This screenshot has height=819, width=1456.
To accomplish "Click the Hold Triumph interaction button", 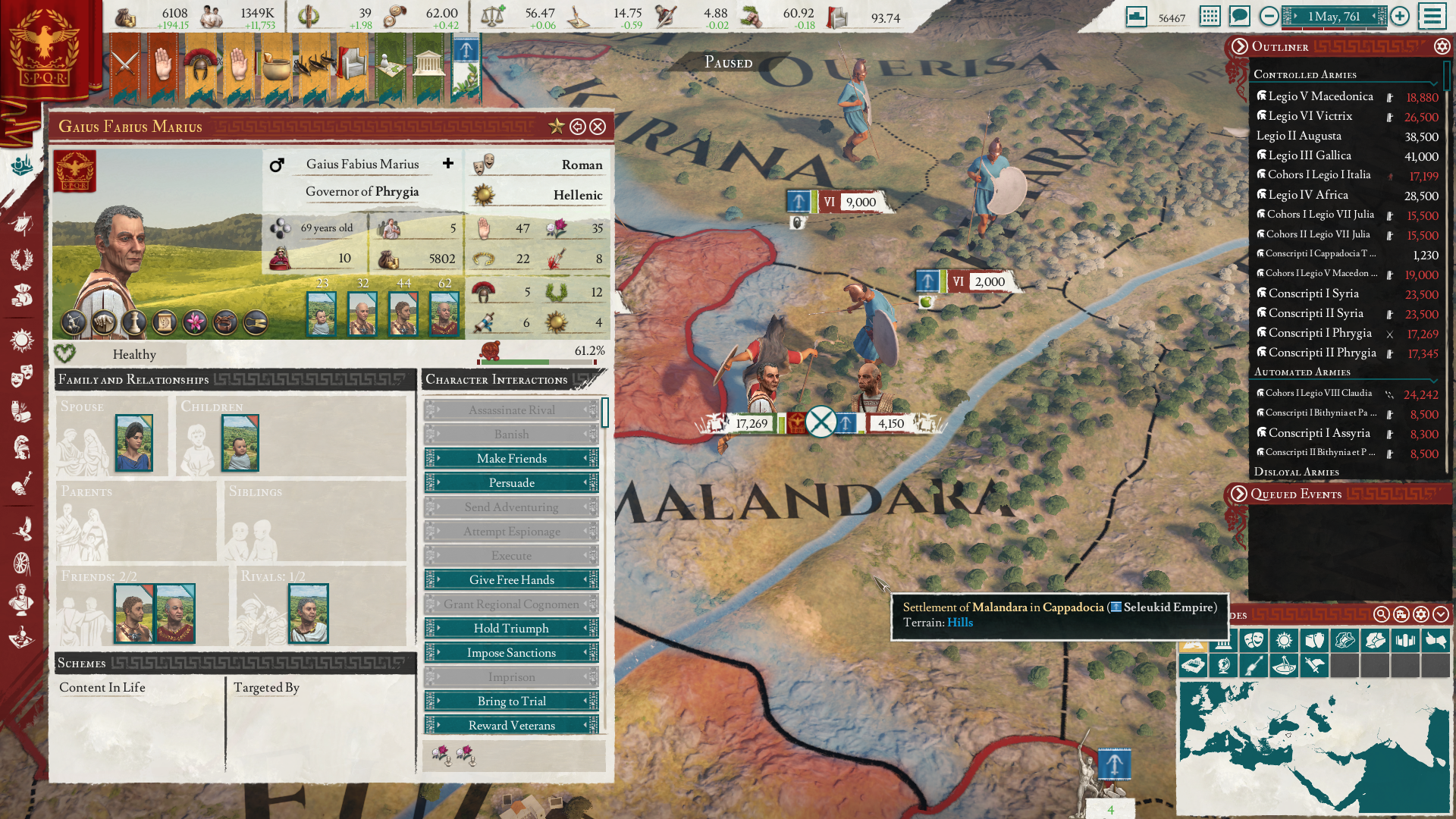I will [511, 628].
